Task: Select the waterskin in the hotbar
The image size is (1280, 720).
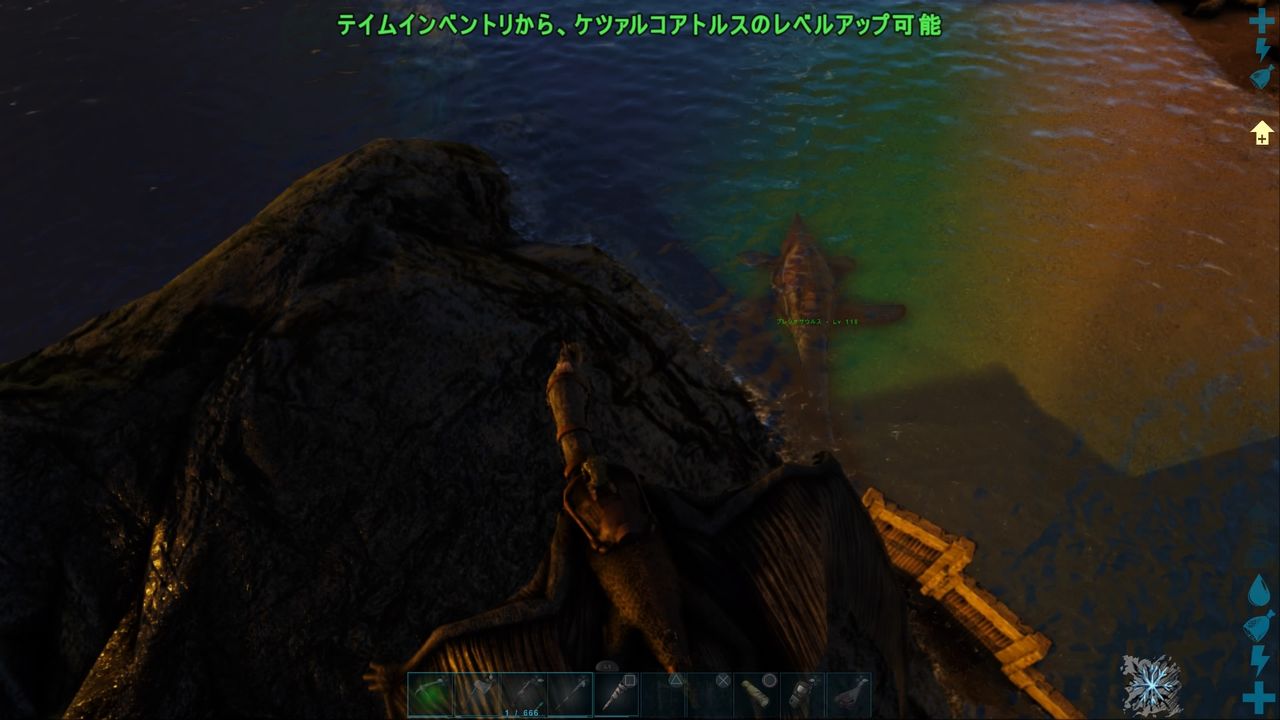Action: click(757, 694)
